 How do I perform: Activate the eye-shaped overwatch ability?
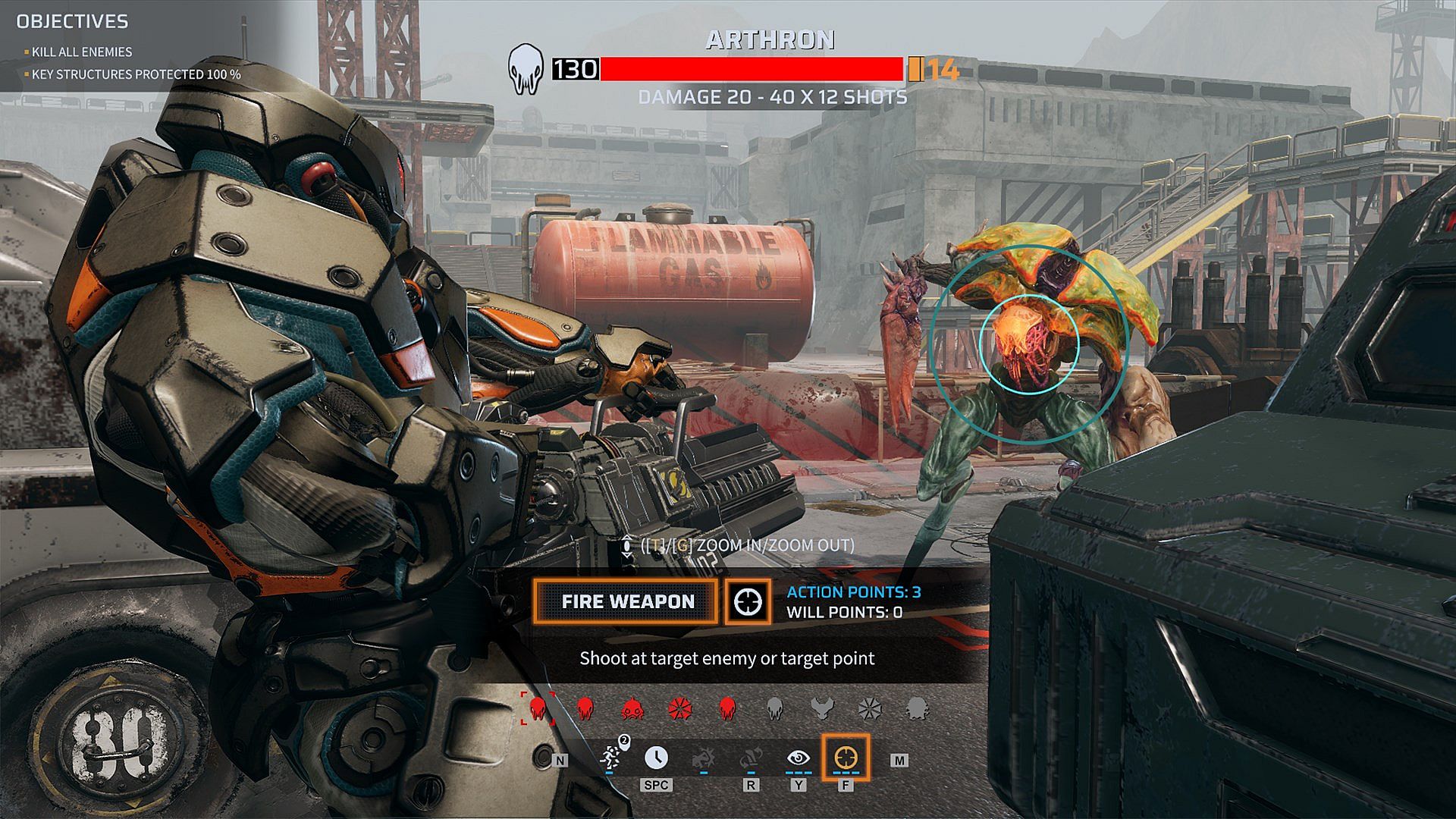click(x=798, y=757)
